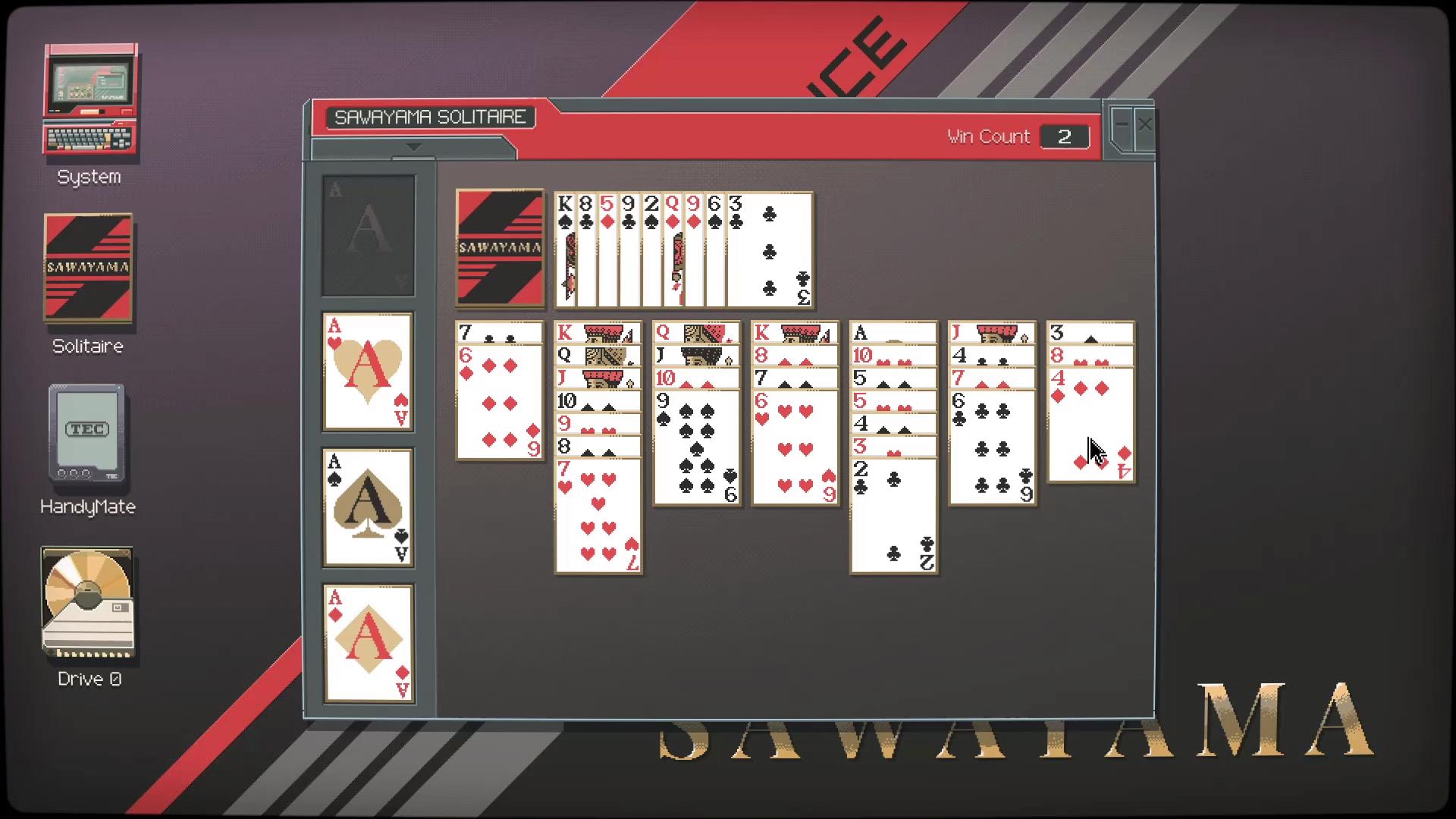Image resolution: width=1456 pixels, height=819 pixels.
Task: Select the 6 of hearts tableau card
Action: (795, 447)
